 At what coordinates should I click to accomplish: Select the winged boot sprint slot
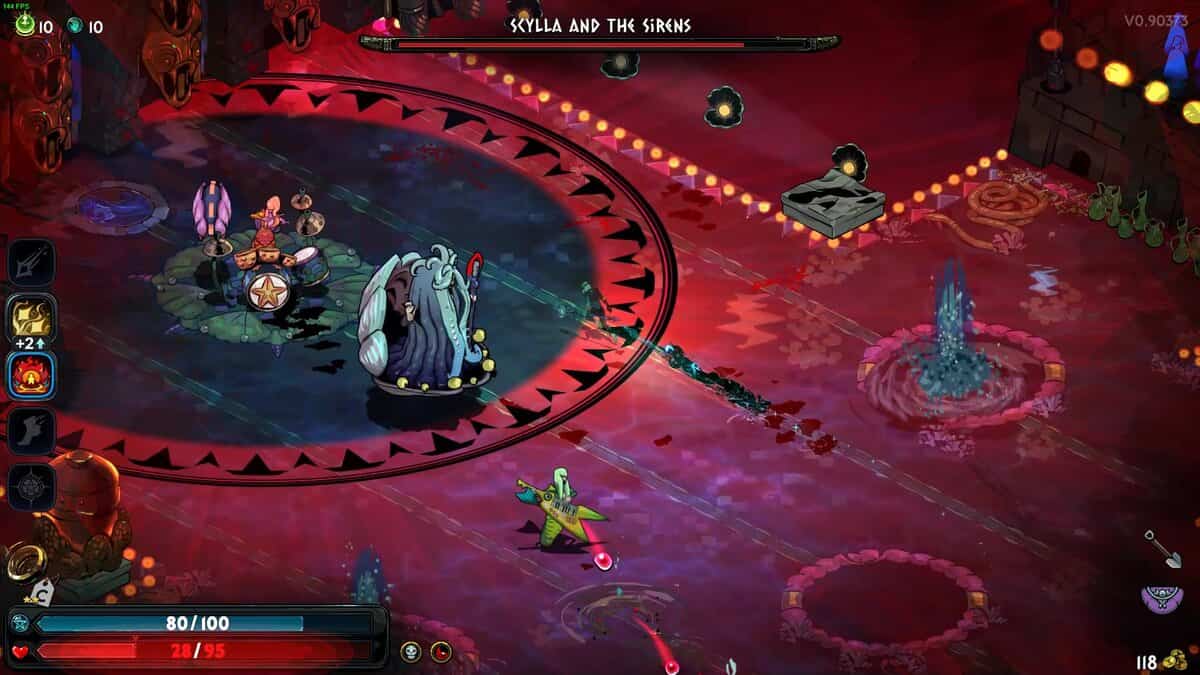[31, 431]
